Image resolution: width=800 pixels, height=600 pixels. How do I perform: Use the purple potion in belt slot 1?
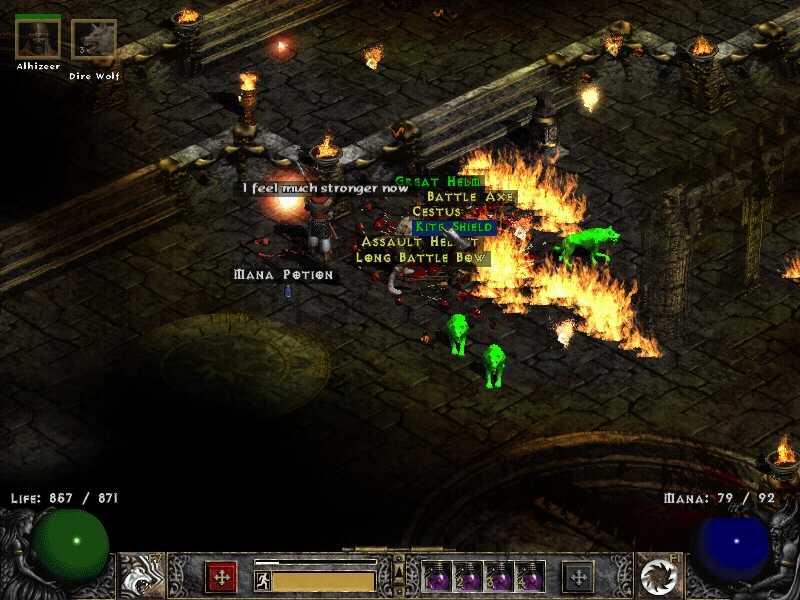click(436, 577)
